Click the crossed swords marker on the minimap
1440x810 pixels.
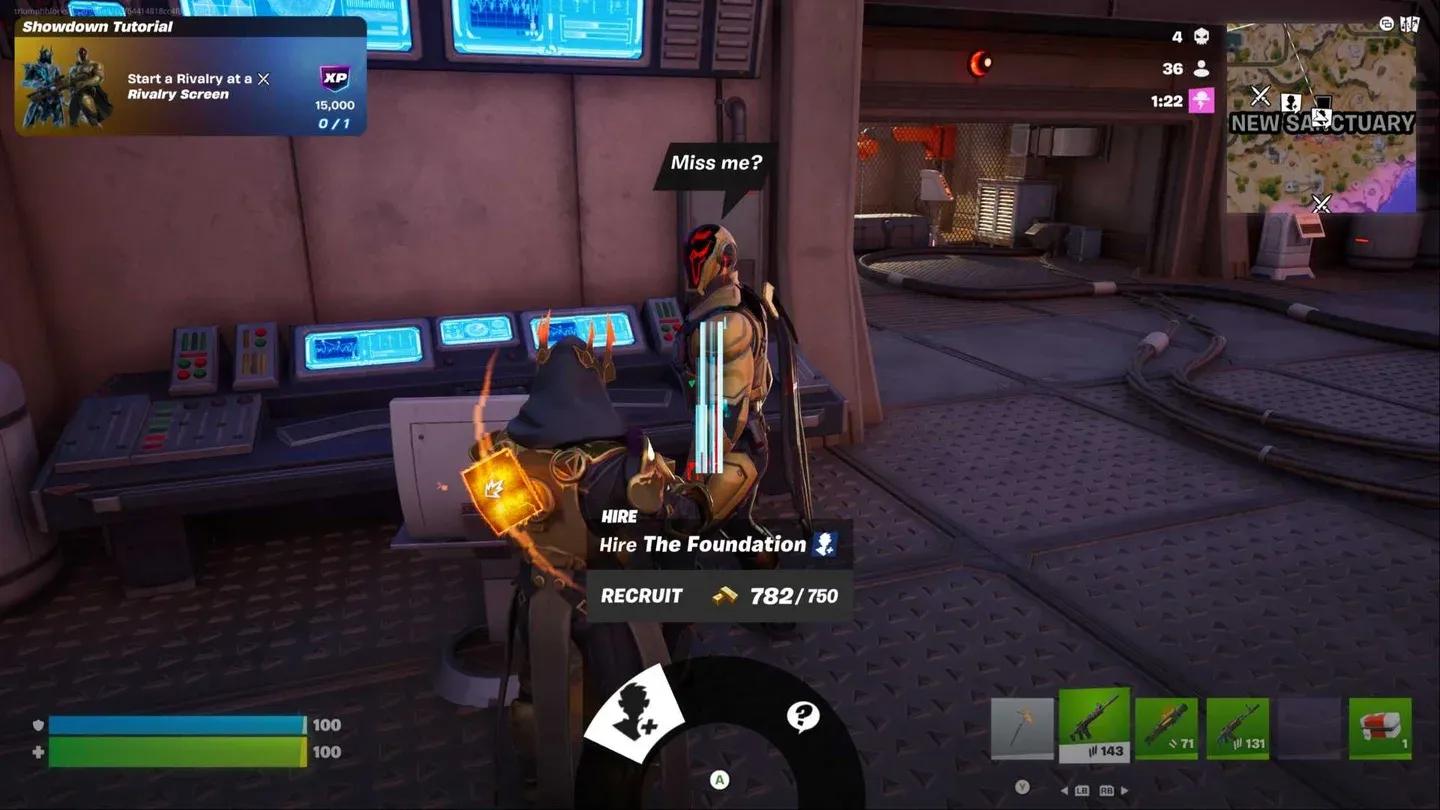click(x=1260, y=98)
